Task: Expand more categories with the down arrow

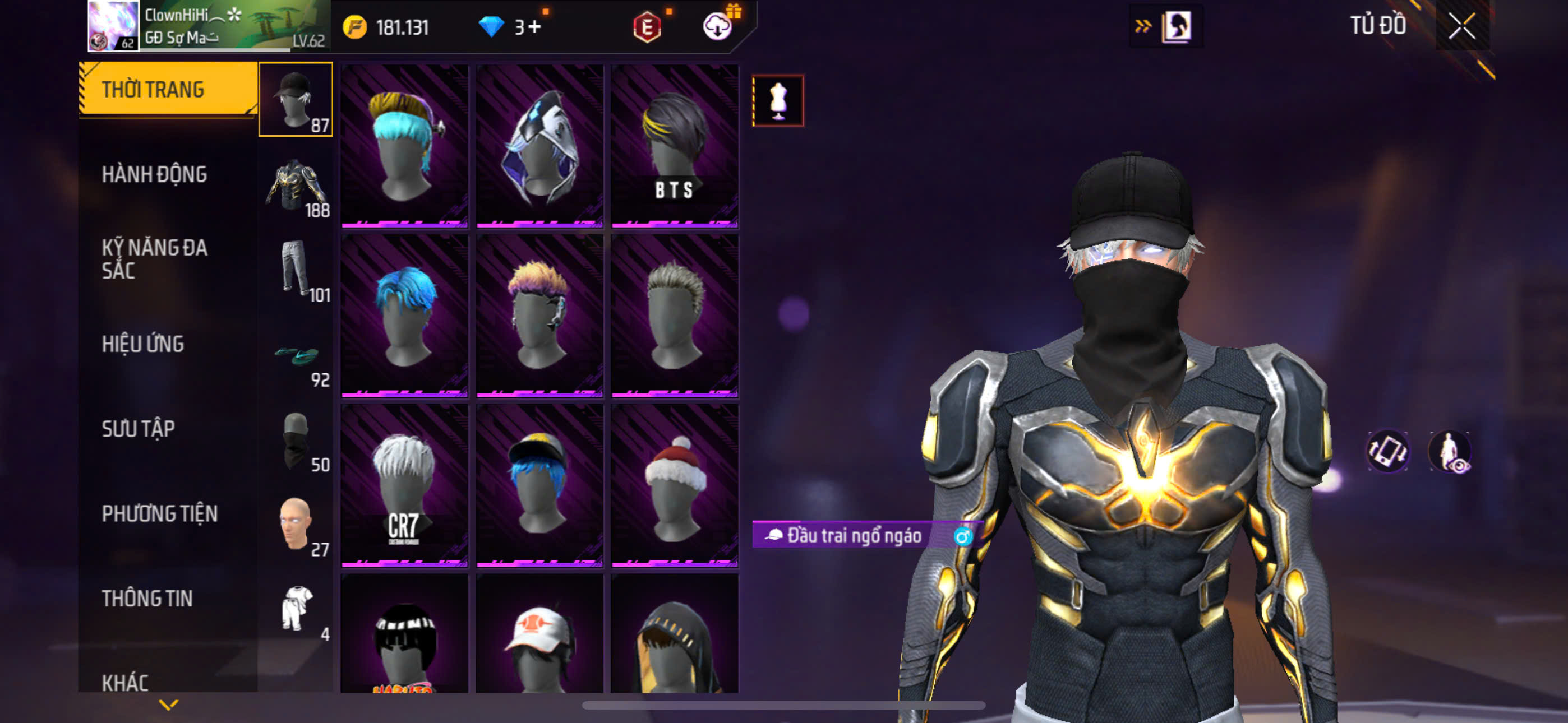Action: (x=169, y=705)
